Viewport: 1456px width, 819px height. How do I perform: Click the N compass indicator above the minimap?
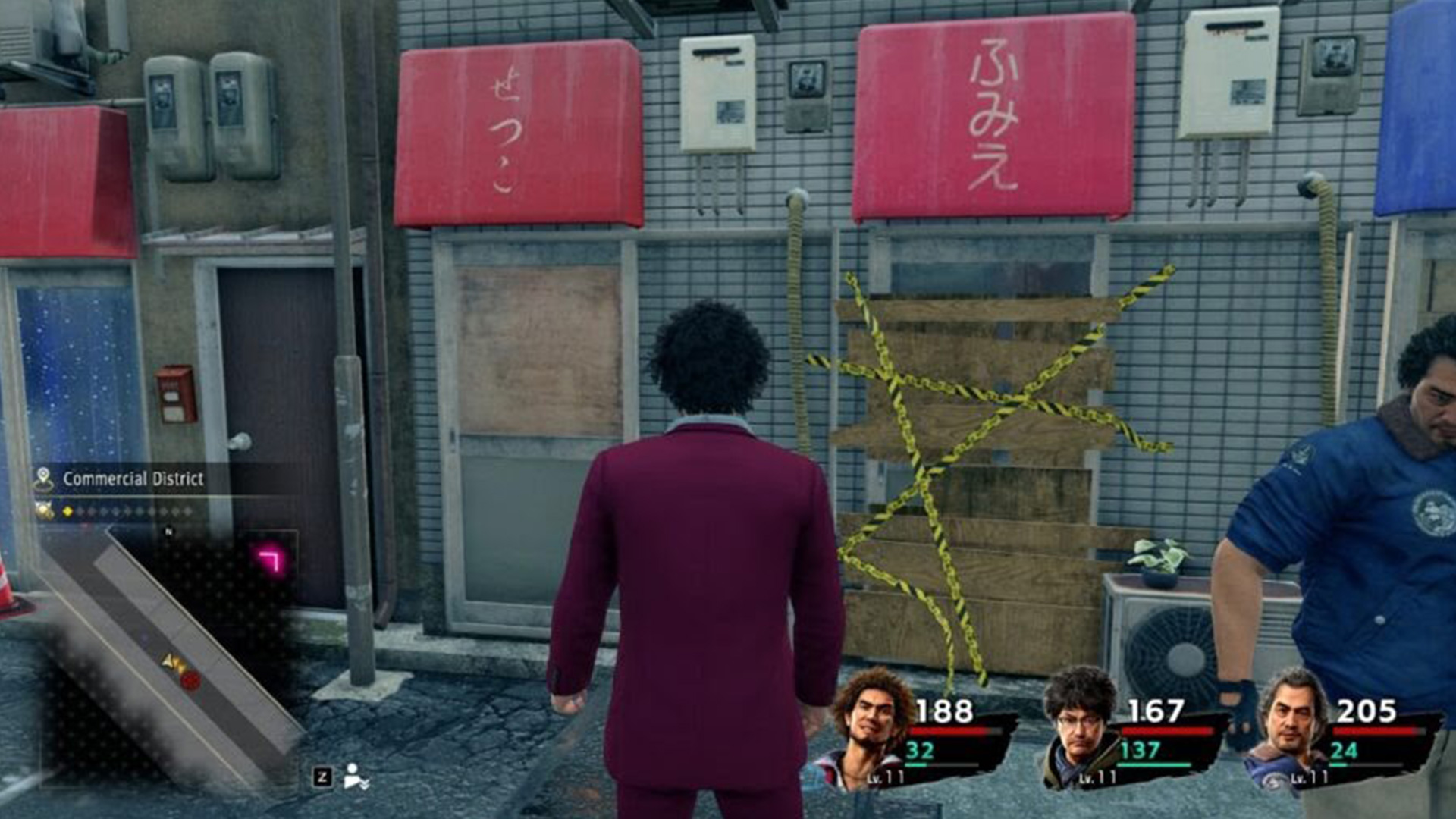coord(168,530)
